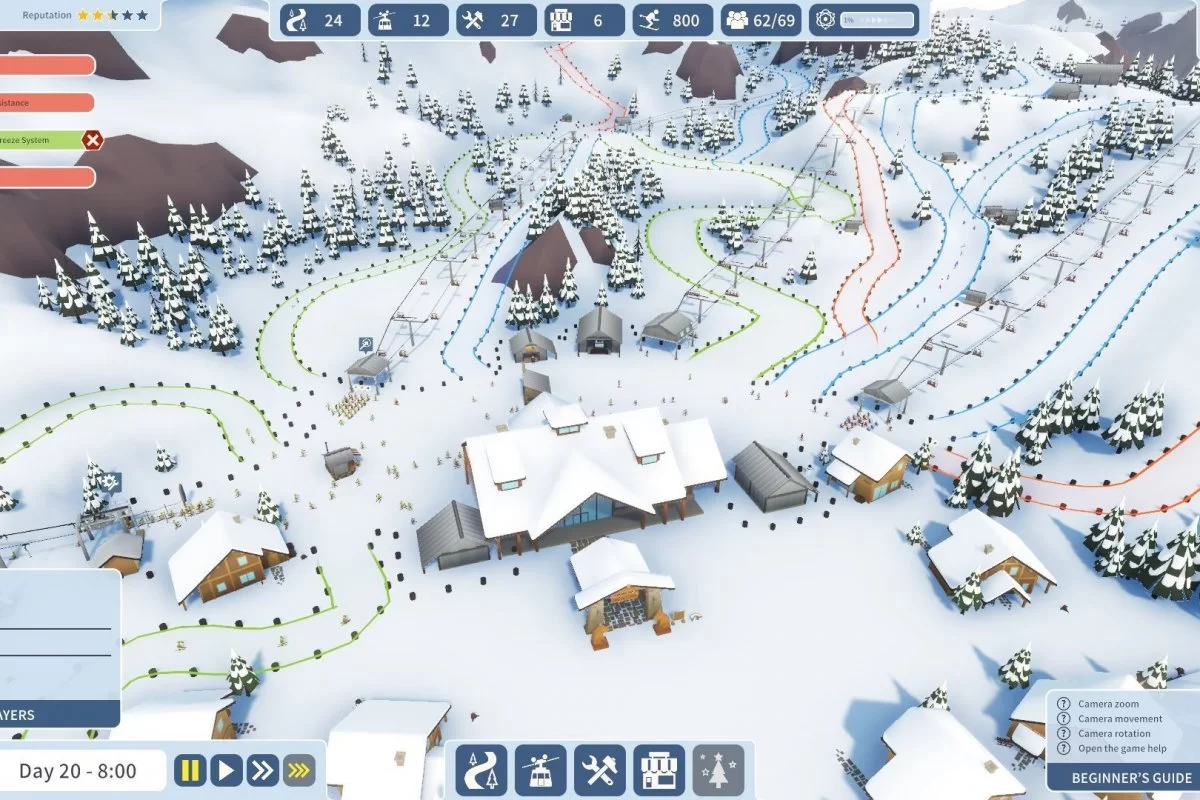
Task: Click the trails count indicator at top
Action: pos(320,20)
